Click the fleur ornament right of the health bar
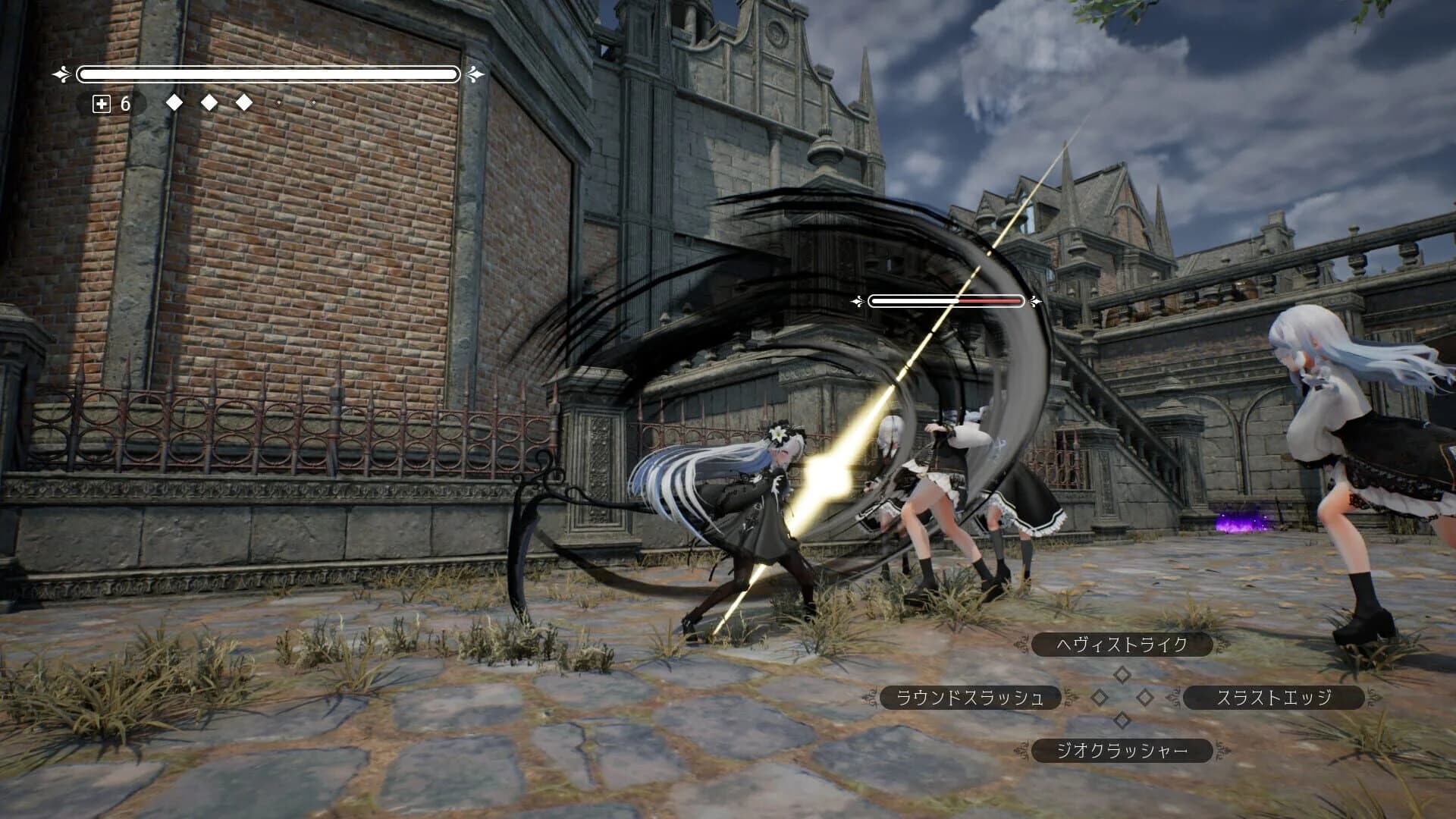Viewport: 1456px width, 819px height. pyautogui.click(x=475, y=74)
